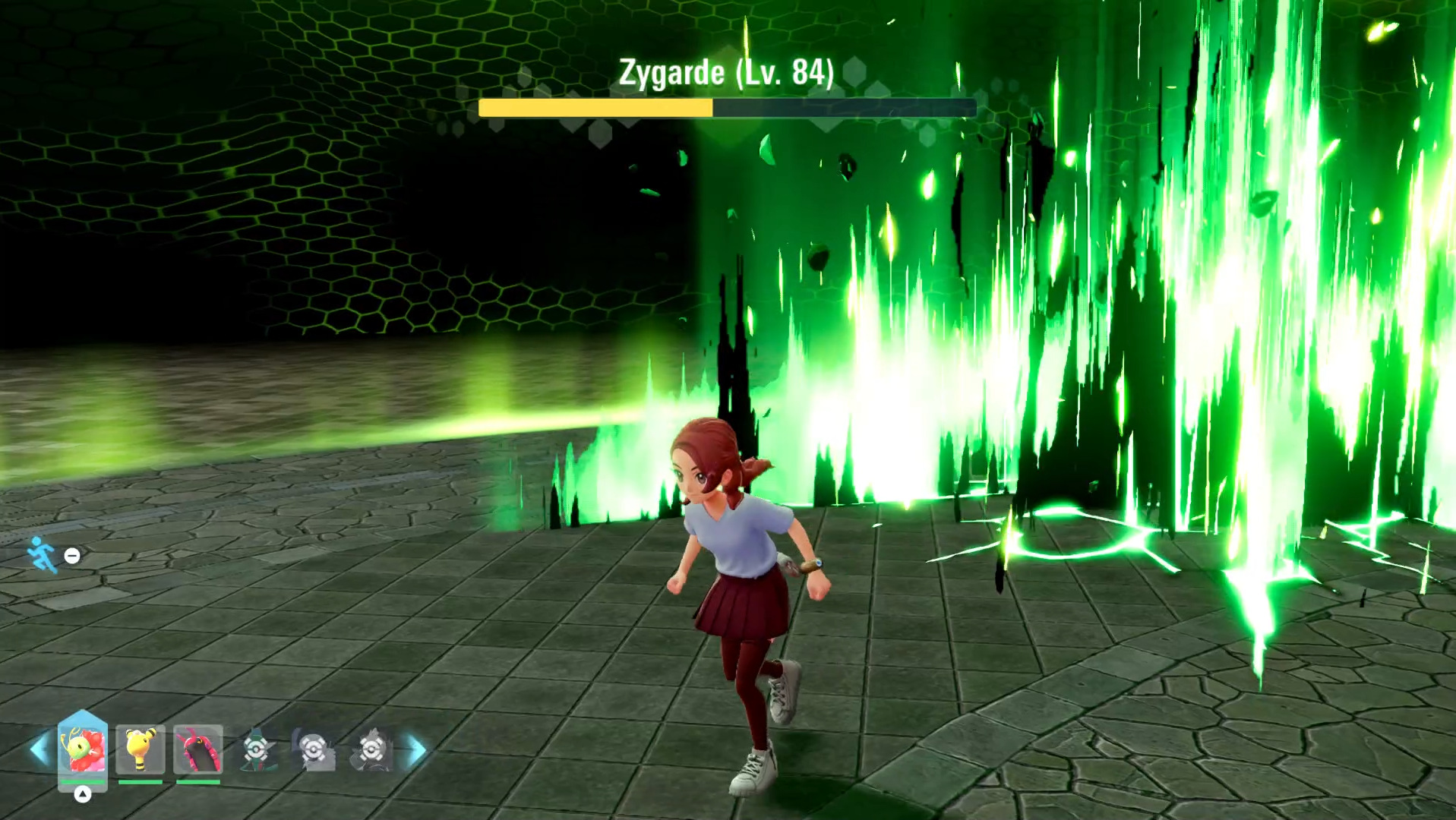Click the blue running figure icon
This screenshot has width=1456, height=820.
click(x=42, y=555)
